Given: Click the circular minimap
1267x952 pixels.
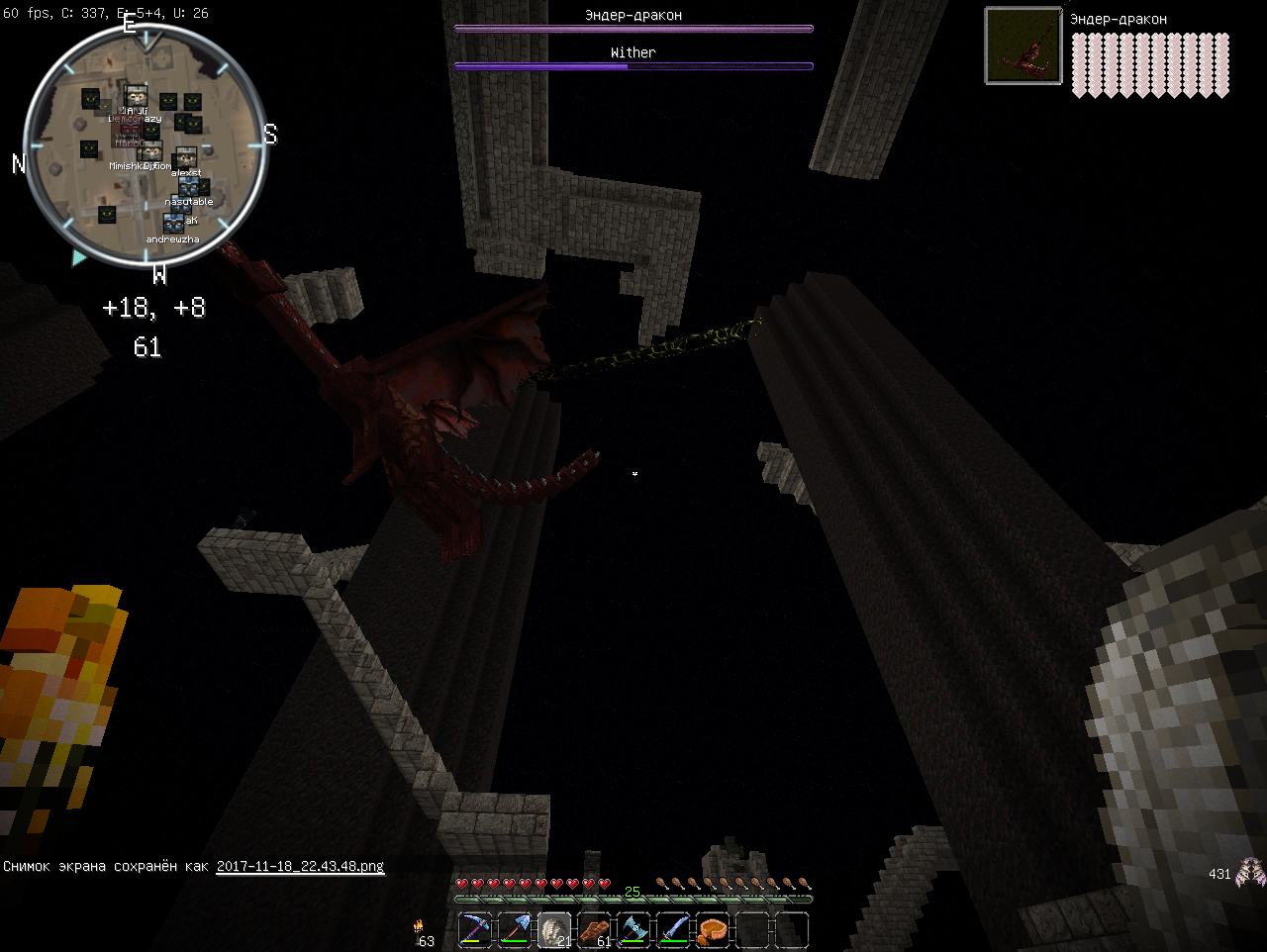Looking at the screenshot, I should [145, 144].
